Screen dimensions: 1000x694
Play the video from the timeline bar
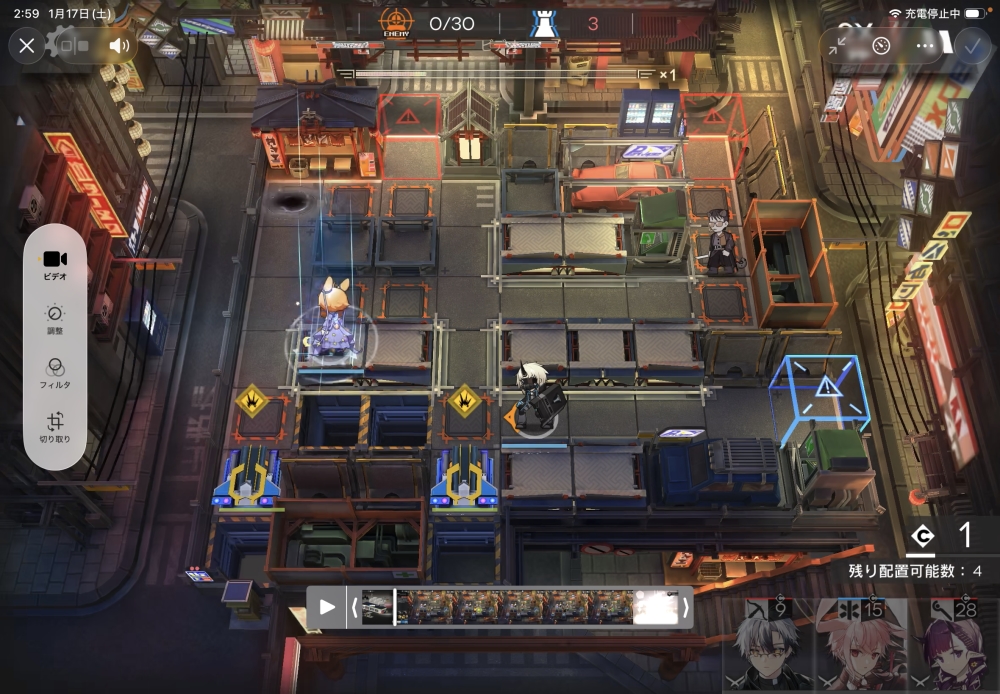pyautogui.click(x=327, y=606)
